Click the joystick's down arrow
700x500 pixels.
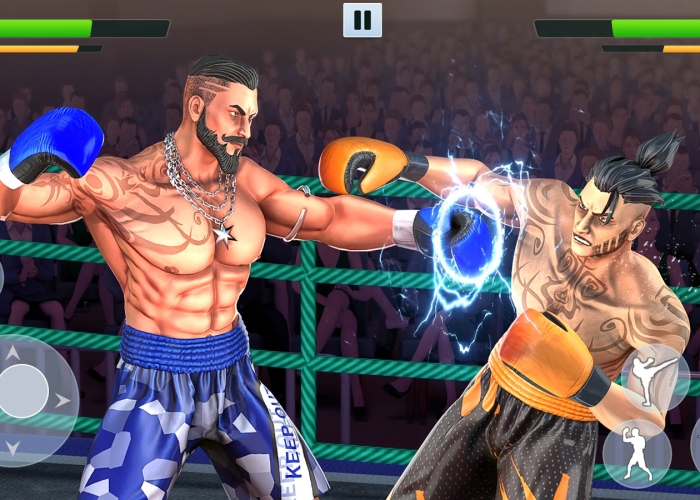[x=12, y=447]
